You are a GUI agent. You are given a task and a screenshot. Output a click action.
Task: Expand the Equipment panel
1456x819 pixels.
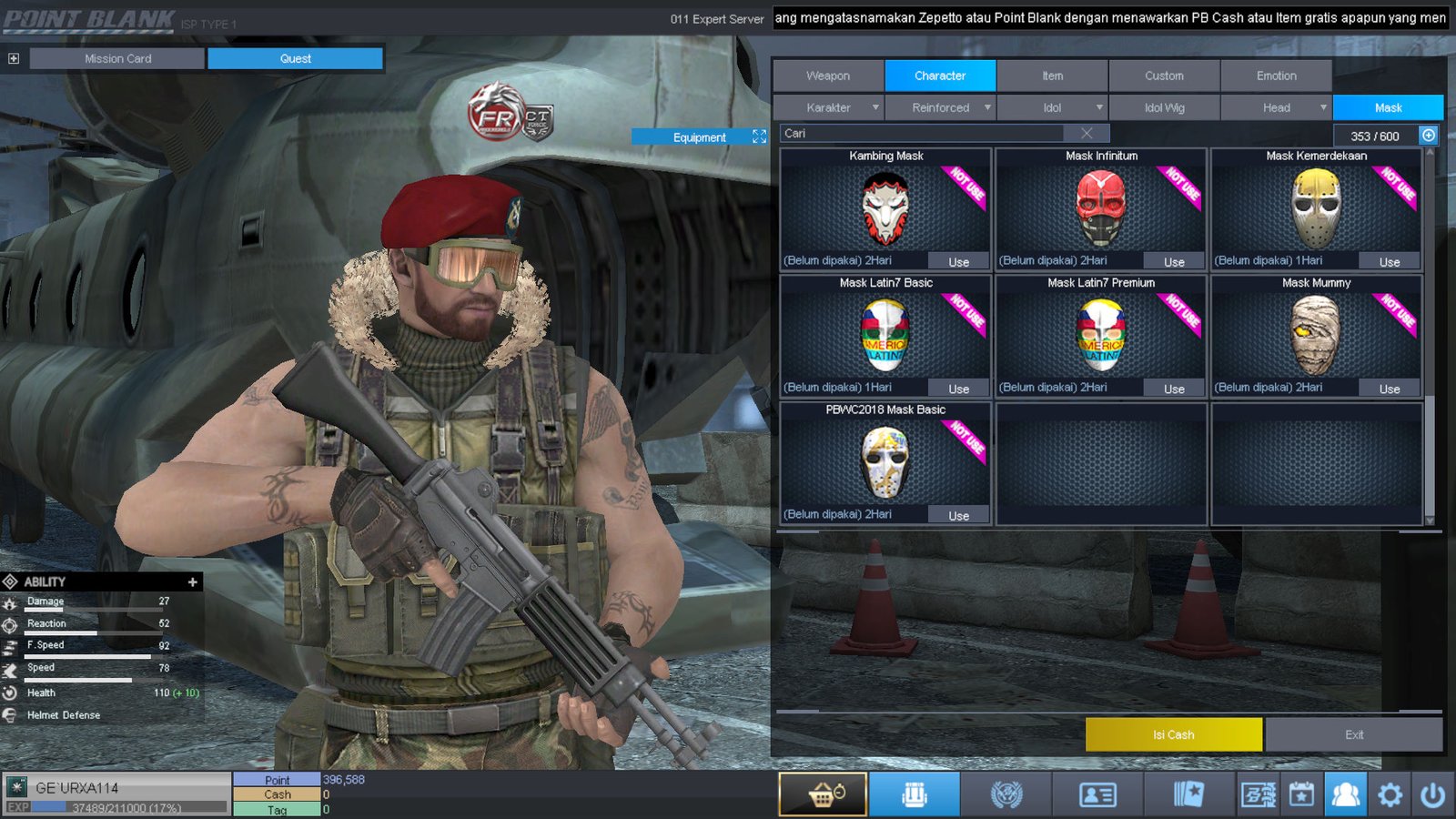pyautogui.click(x=759, y=136)
